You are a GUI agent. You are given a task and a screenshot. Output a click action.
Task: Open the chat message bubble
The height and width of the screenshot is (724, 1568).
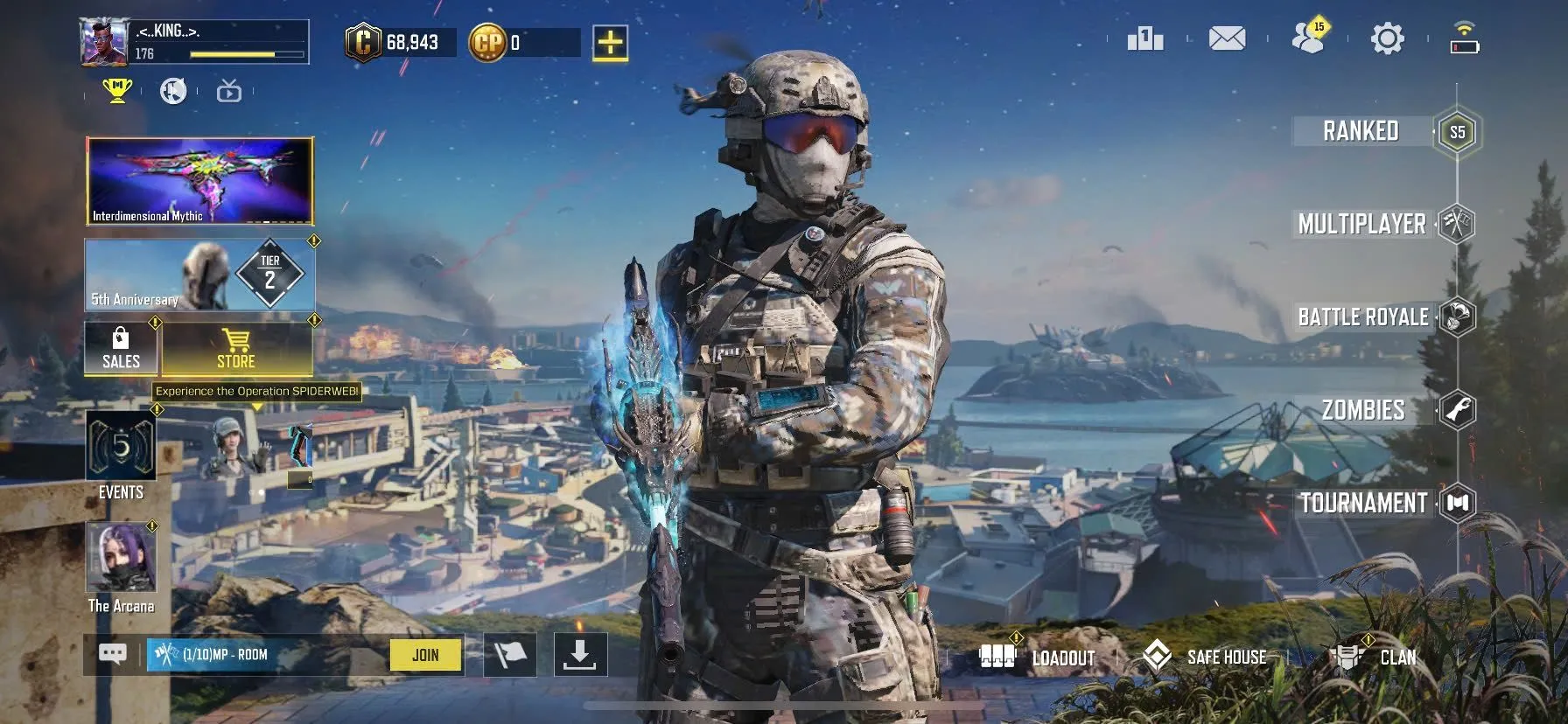pyautogui.click(x=111, y=652)
